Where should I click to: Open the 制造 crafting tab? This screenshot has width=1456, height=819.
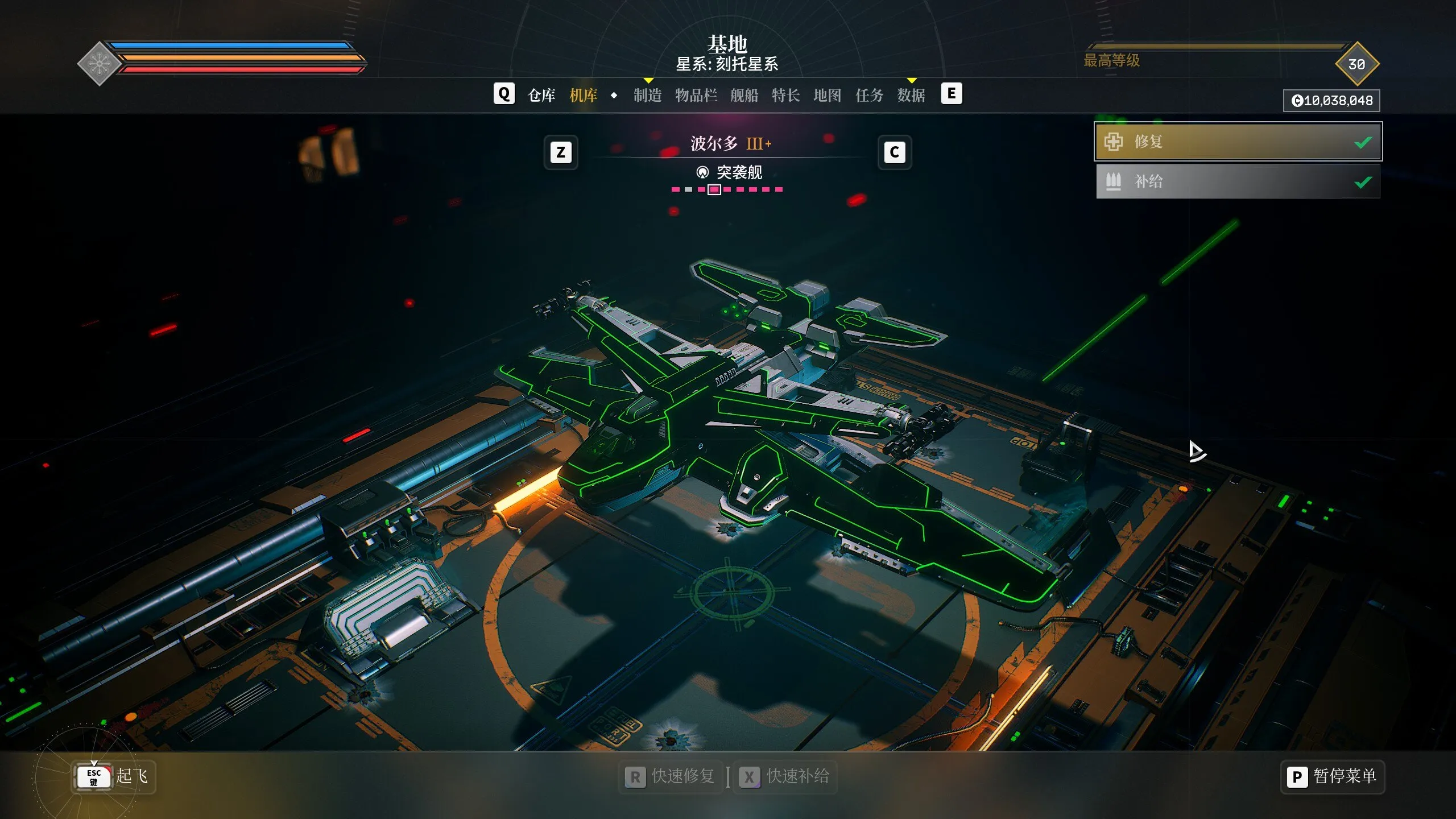click(648, 95)
